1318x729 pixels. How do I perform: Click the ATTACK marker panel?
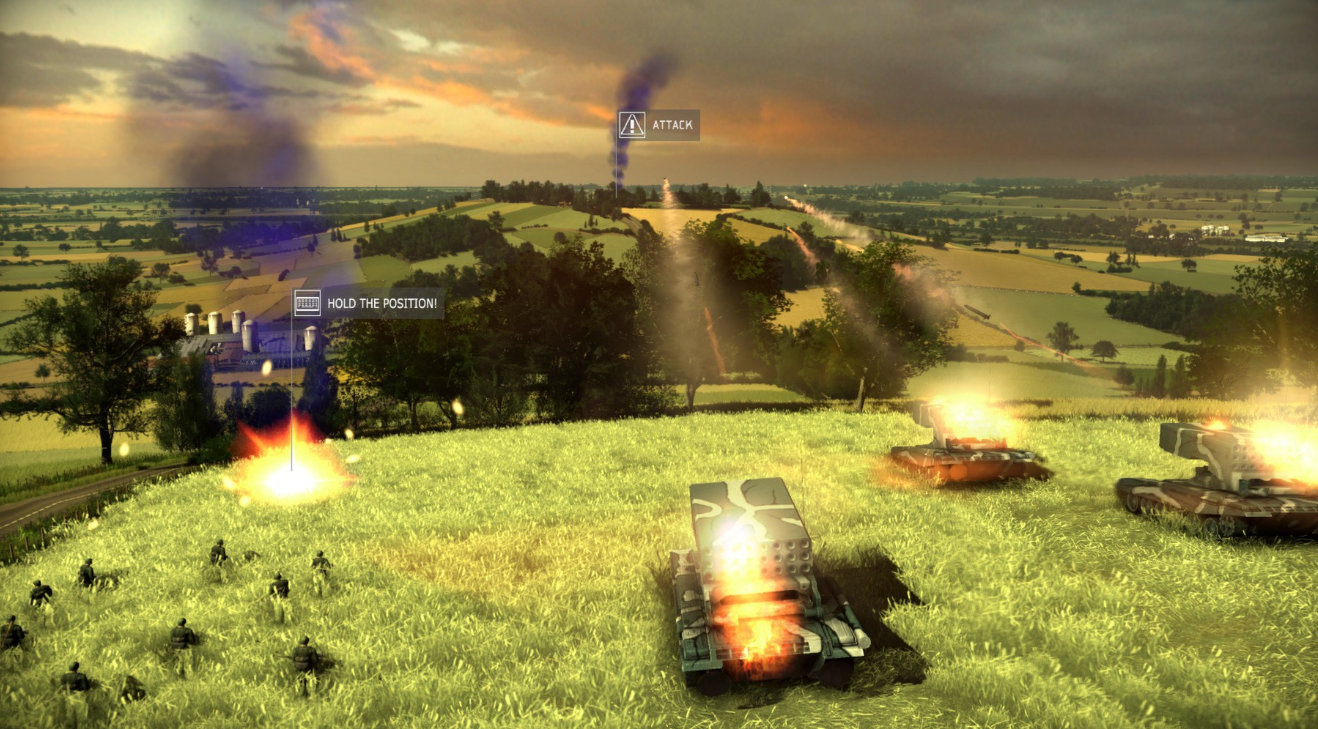click(659, 125)
